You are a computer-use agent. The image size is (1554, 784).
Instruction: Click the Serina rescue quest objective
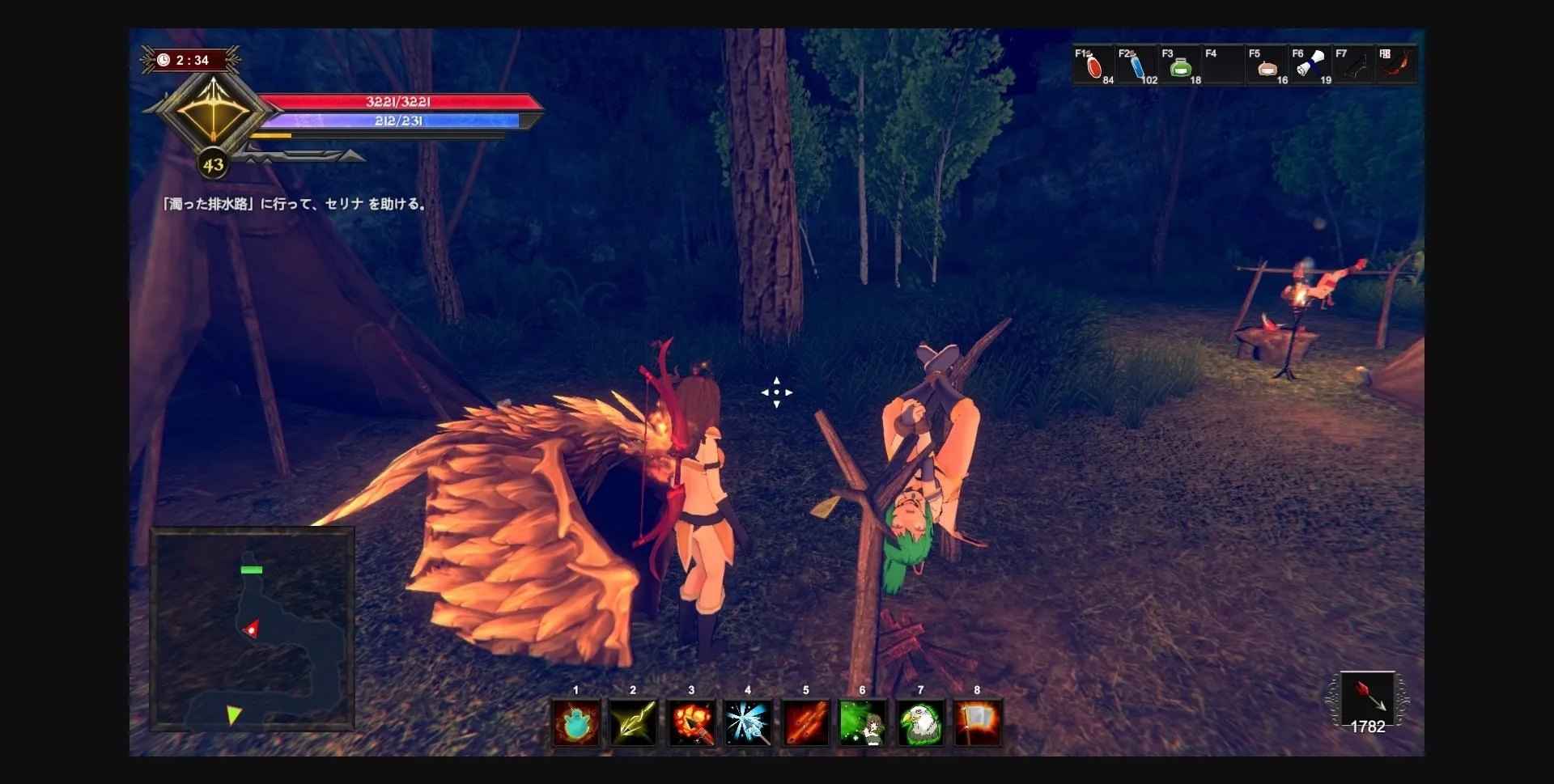[x=295, y=204]
